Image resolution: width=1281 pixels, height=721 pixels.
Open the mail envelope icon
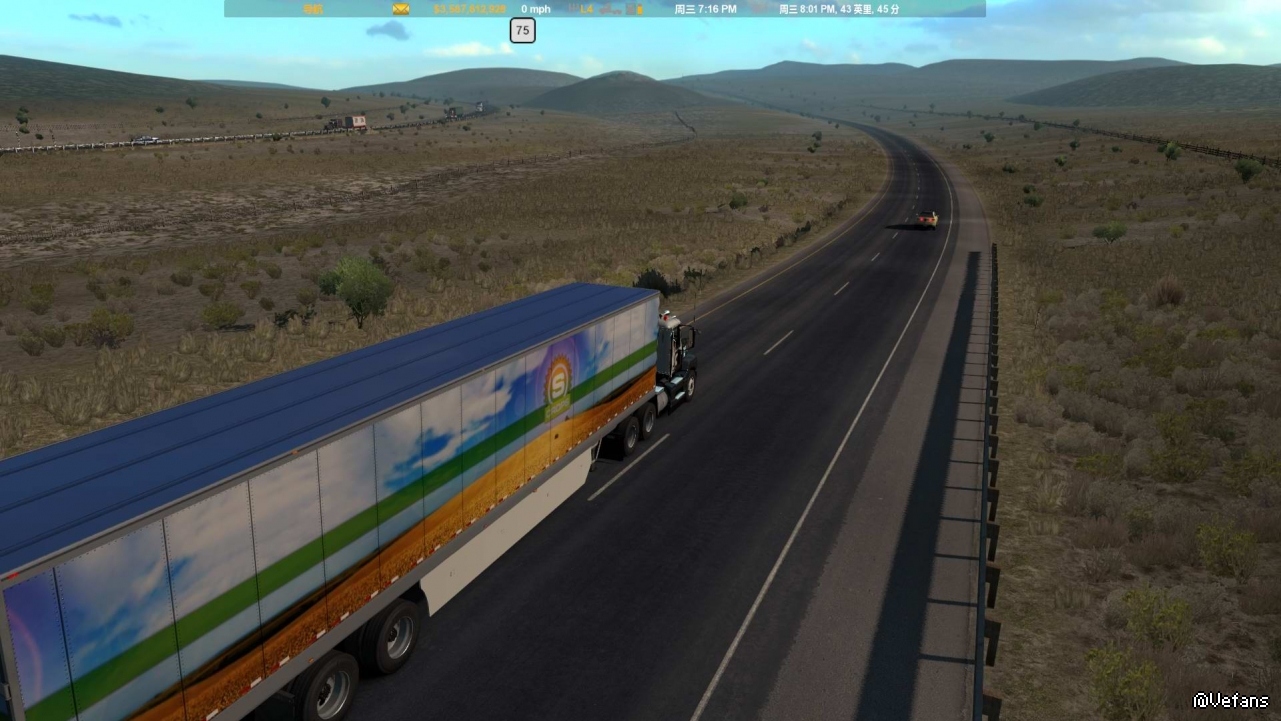[401, 9]
